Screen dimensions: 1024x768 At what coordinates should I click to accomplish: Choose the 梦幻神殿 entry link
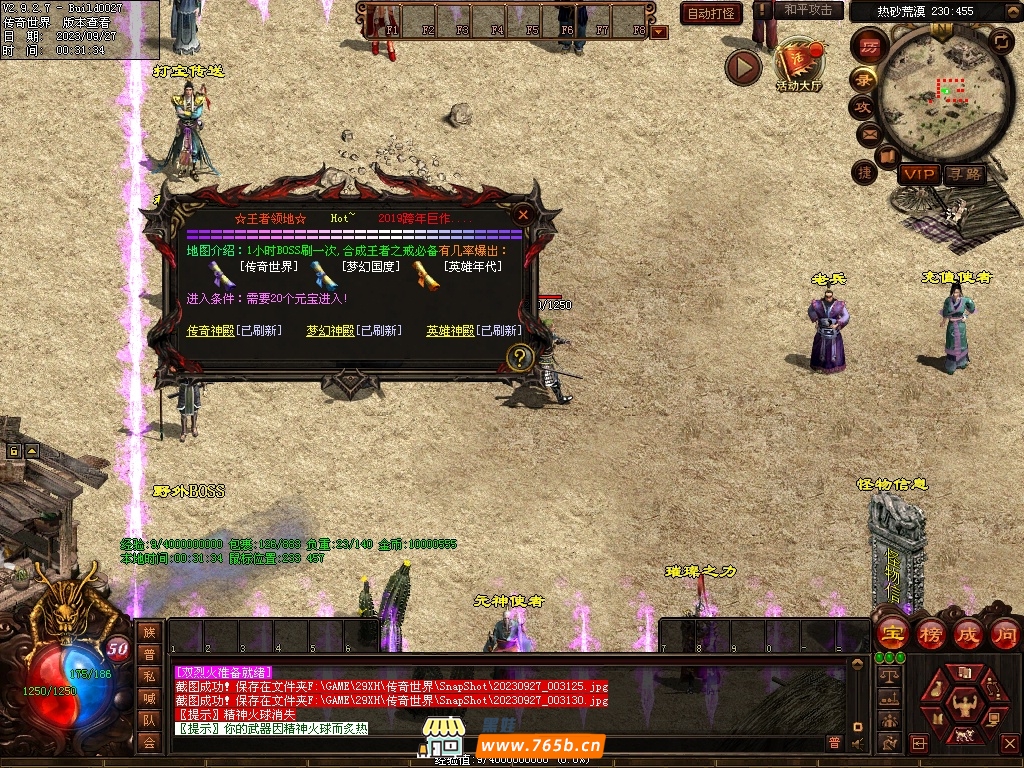(330, 331)
